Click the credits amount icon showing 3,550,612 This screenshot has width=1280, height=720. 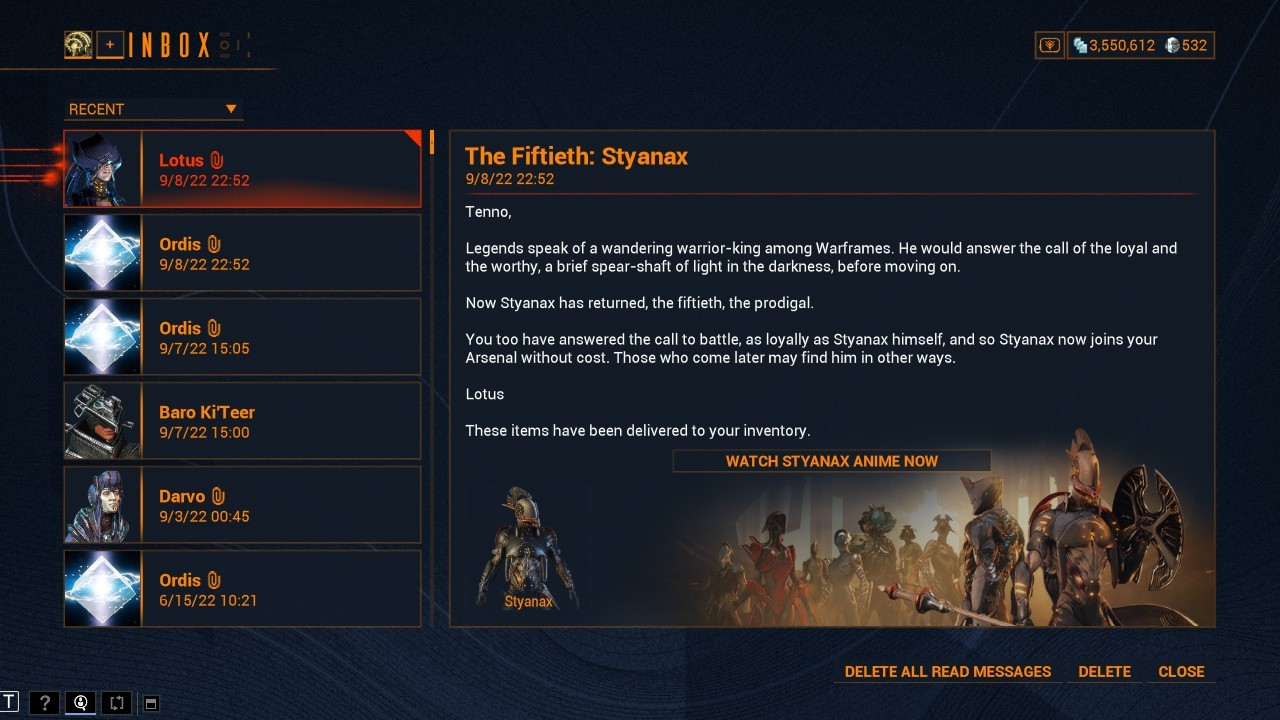click(1081, 45)
